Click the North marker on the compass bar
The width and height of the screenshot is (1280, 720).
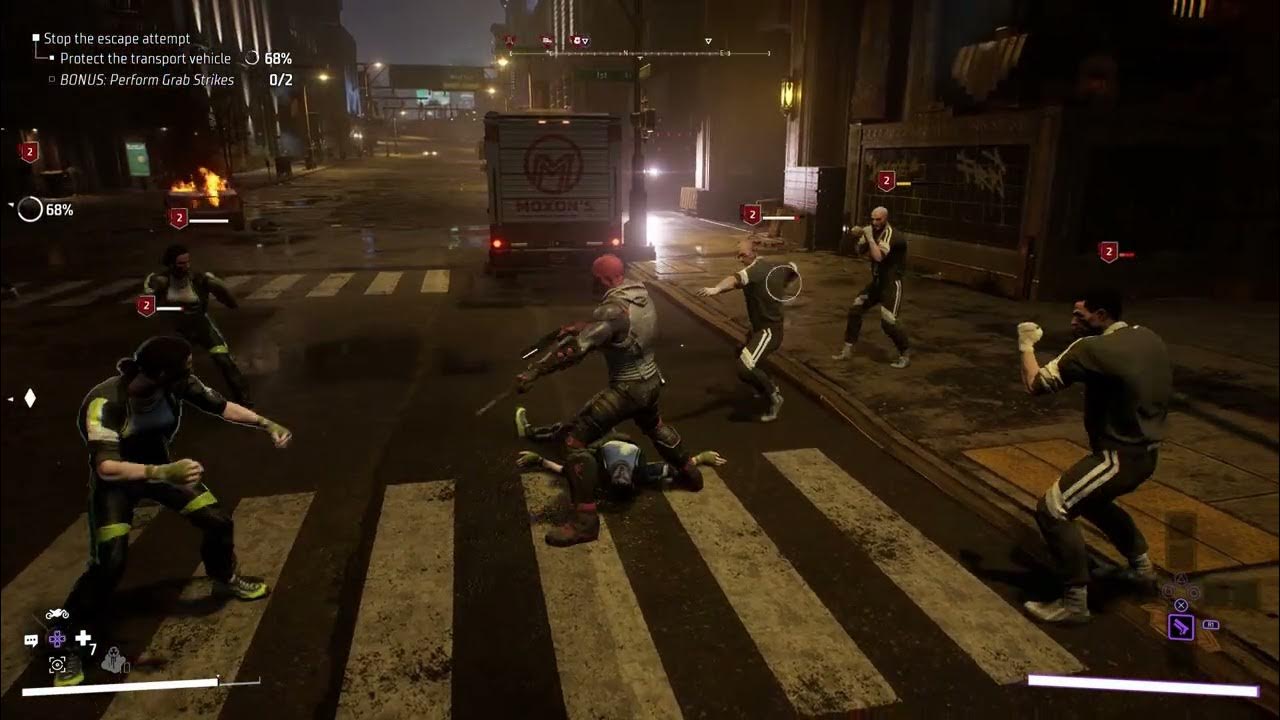pos(625,52)
